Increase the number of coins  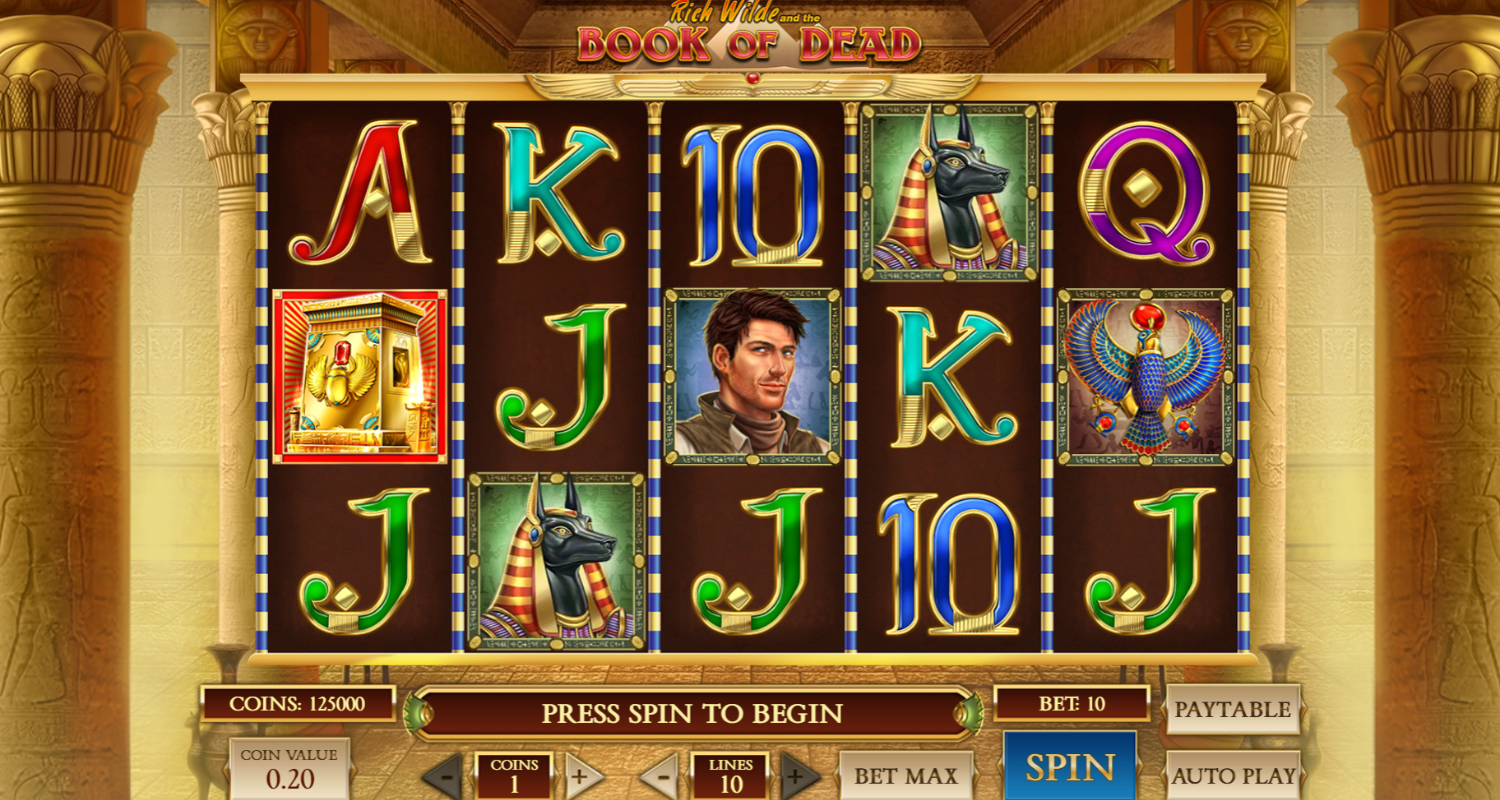click(x=584, y=776)
